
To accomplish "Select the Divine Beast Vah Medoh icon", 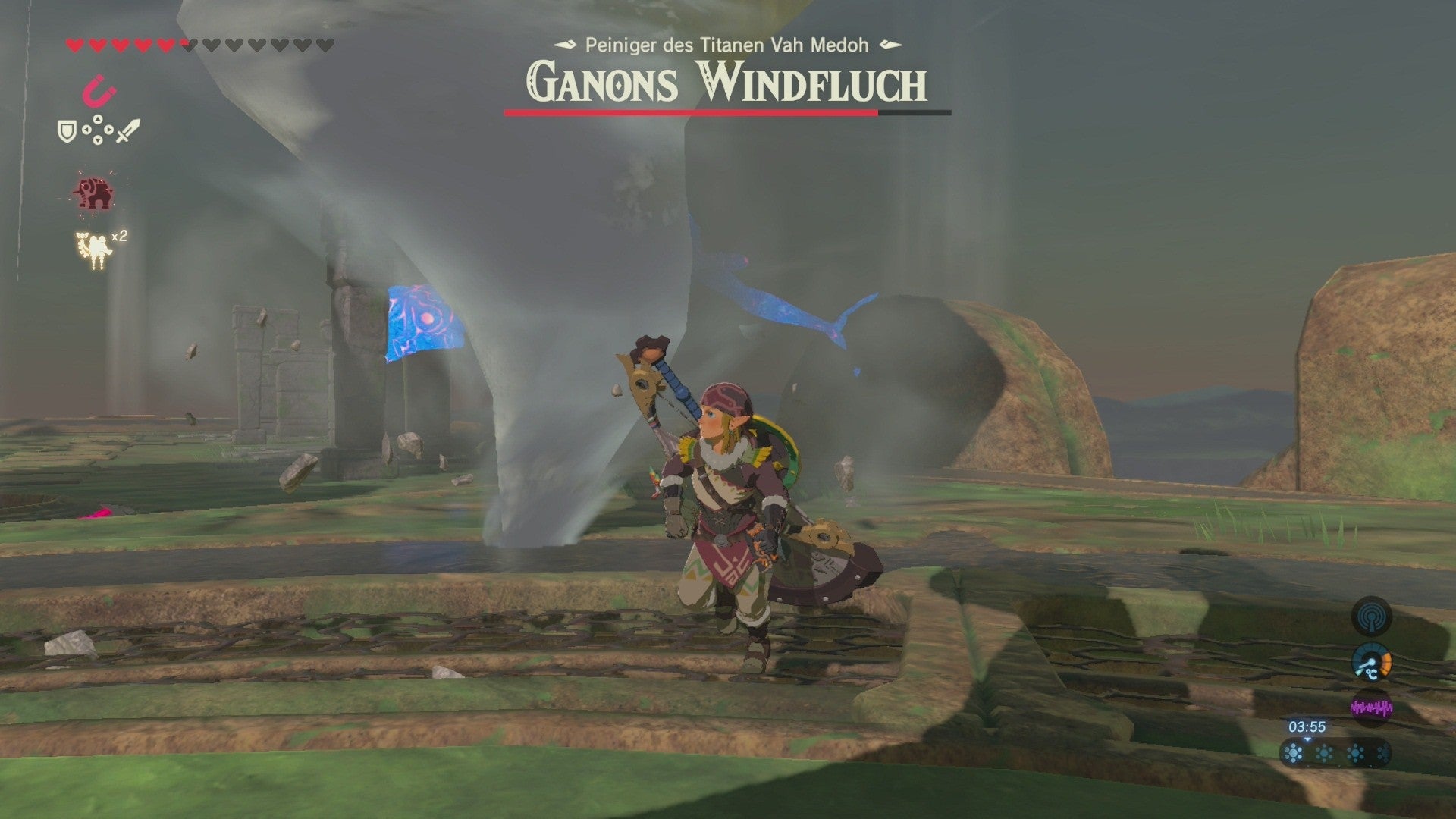I will coord(94,193).
